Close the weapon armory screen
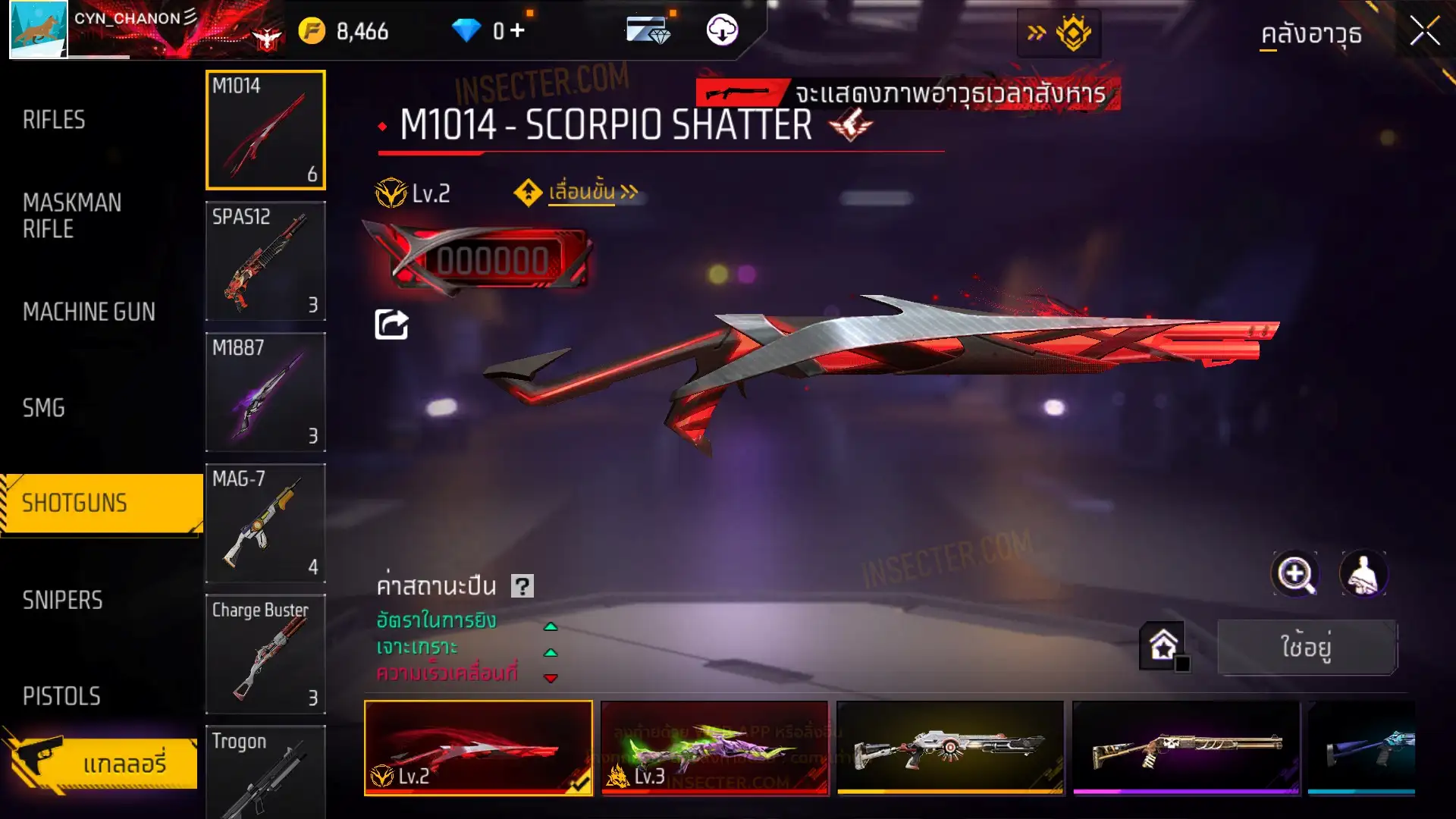 [1424, 32]
